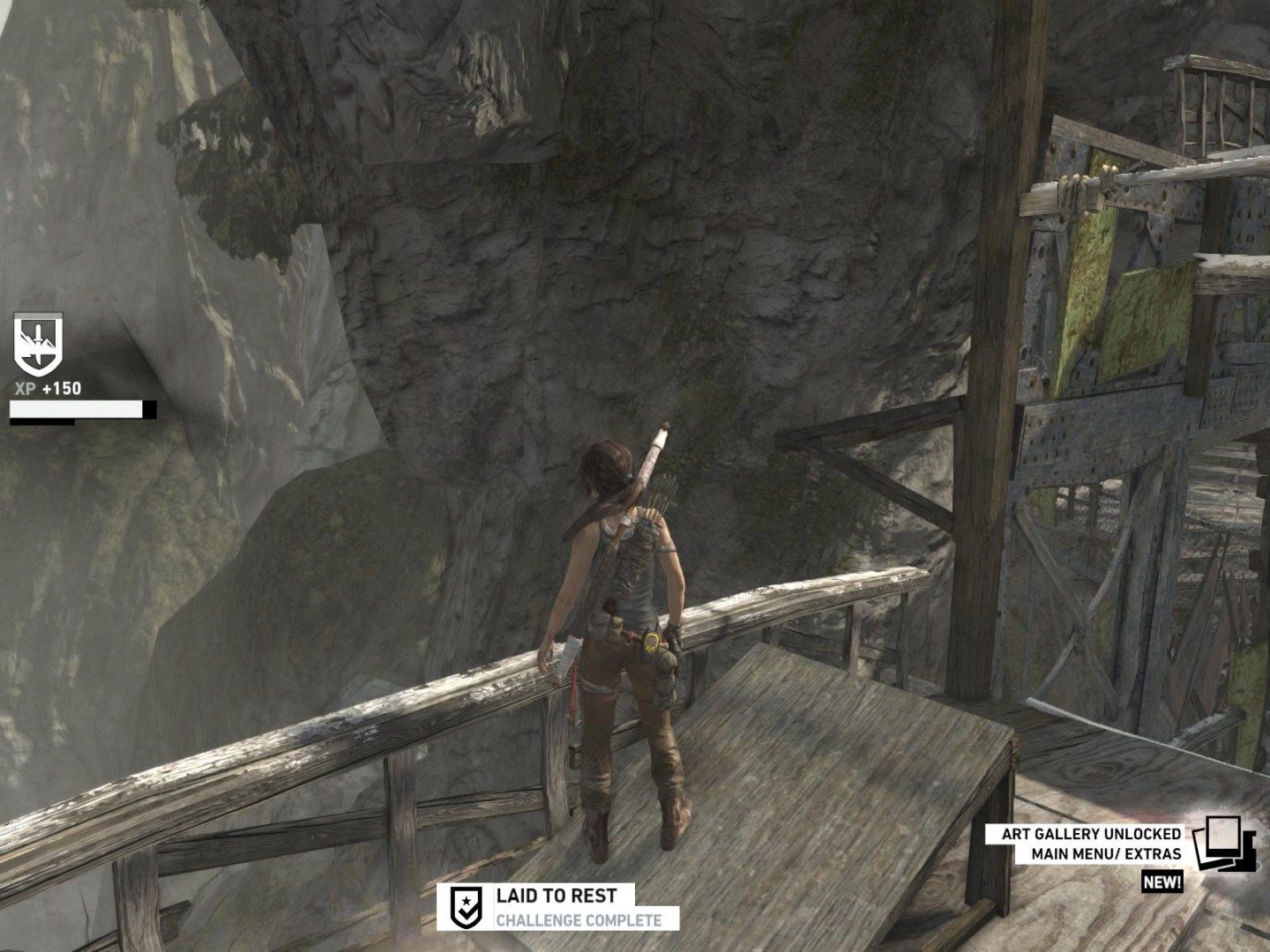
Task: Click the art gallery photos icon
Action: tap(1222, 844)
